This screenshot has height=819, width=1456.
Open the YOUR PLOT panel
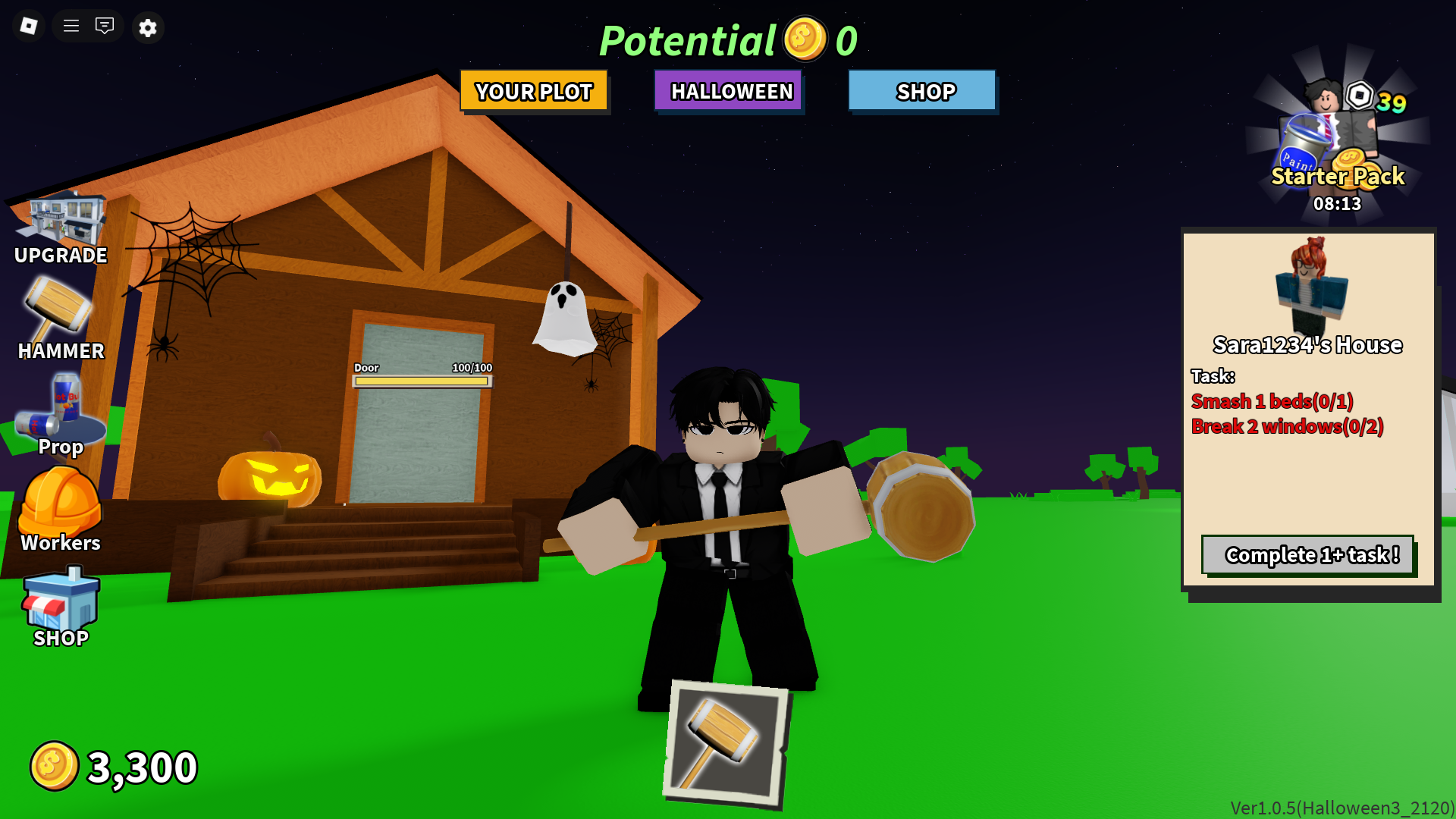click(533, 91)
